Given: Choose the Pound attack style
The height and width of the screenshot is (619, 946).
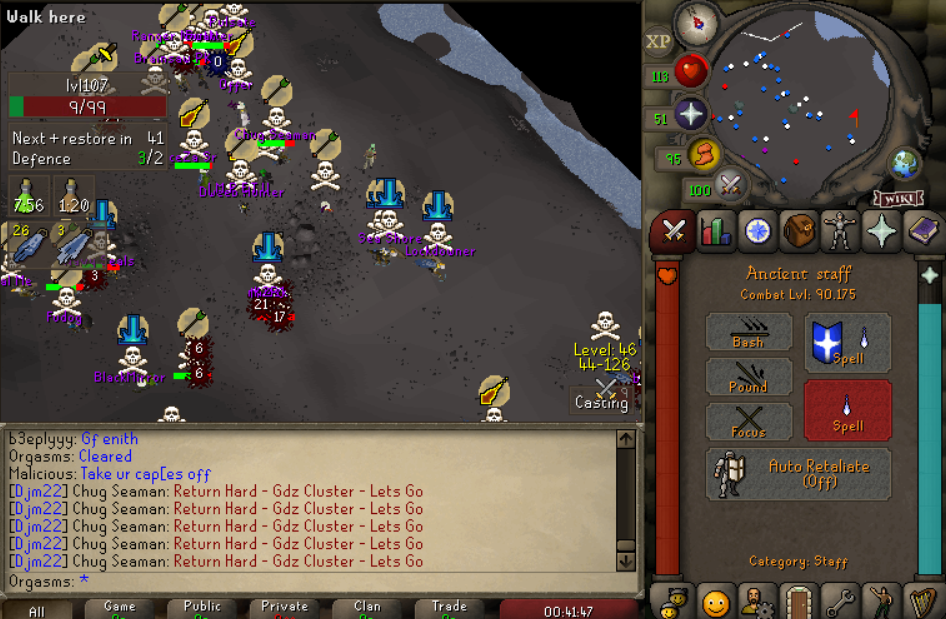Looking at the screenshot, I should pos(748,376).
